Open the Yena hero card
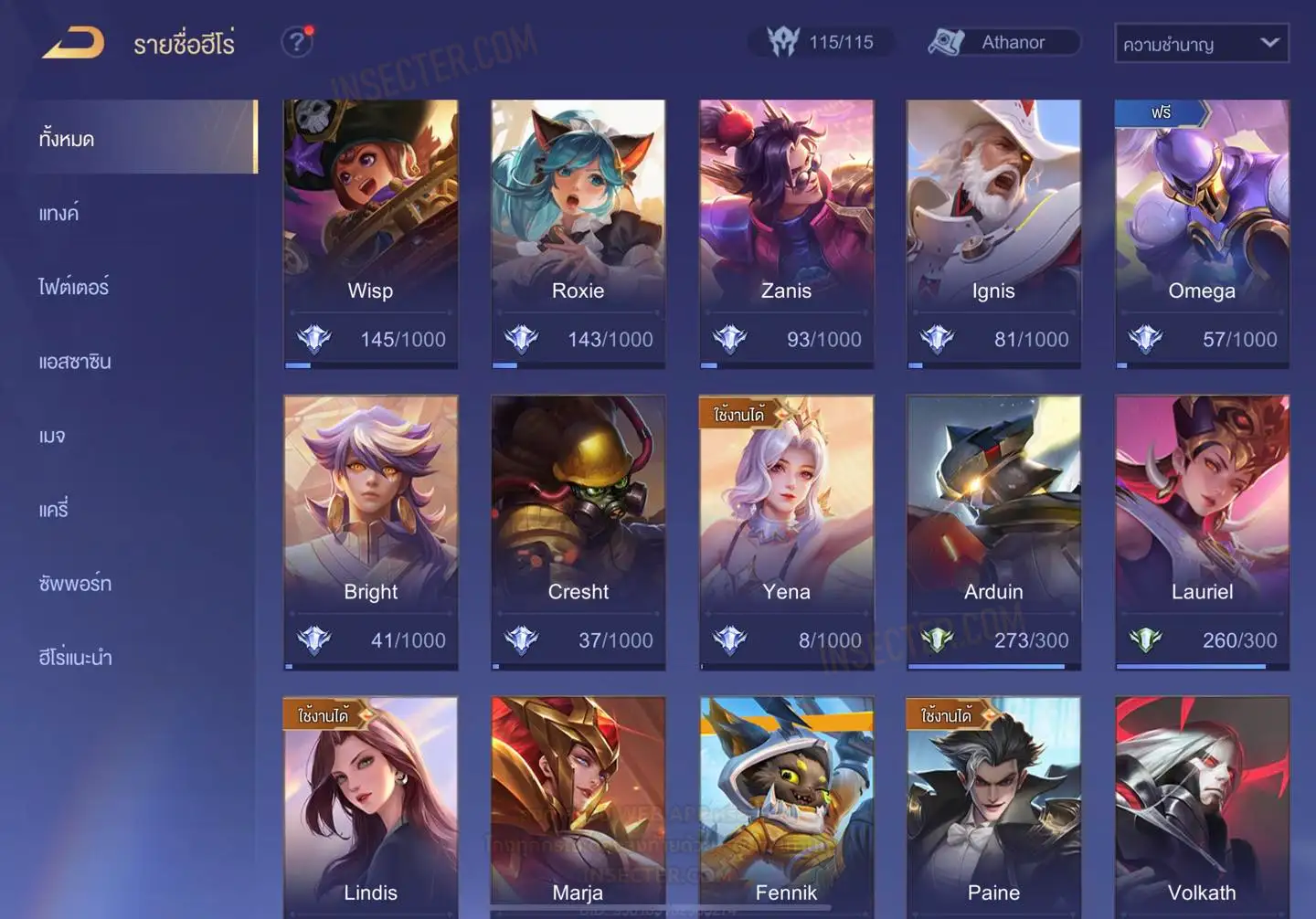 786,532
